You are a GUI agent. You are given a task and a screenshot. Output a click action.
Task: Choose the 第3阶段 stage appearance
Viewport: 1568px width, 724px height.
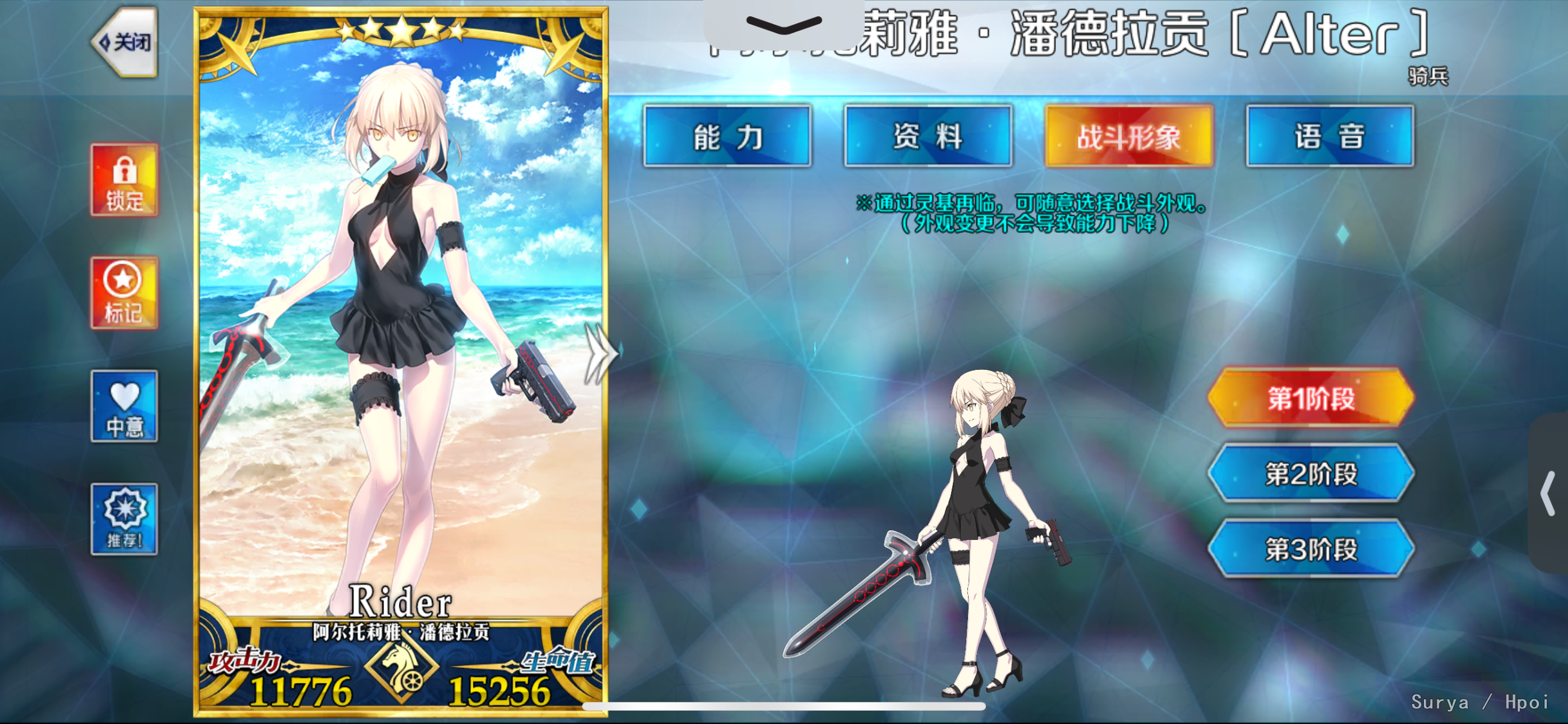[1311, 549]
